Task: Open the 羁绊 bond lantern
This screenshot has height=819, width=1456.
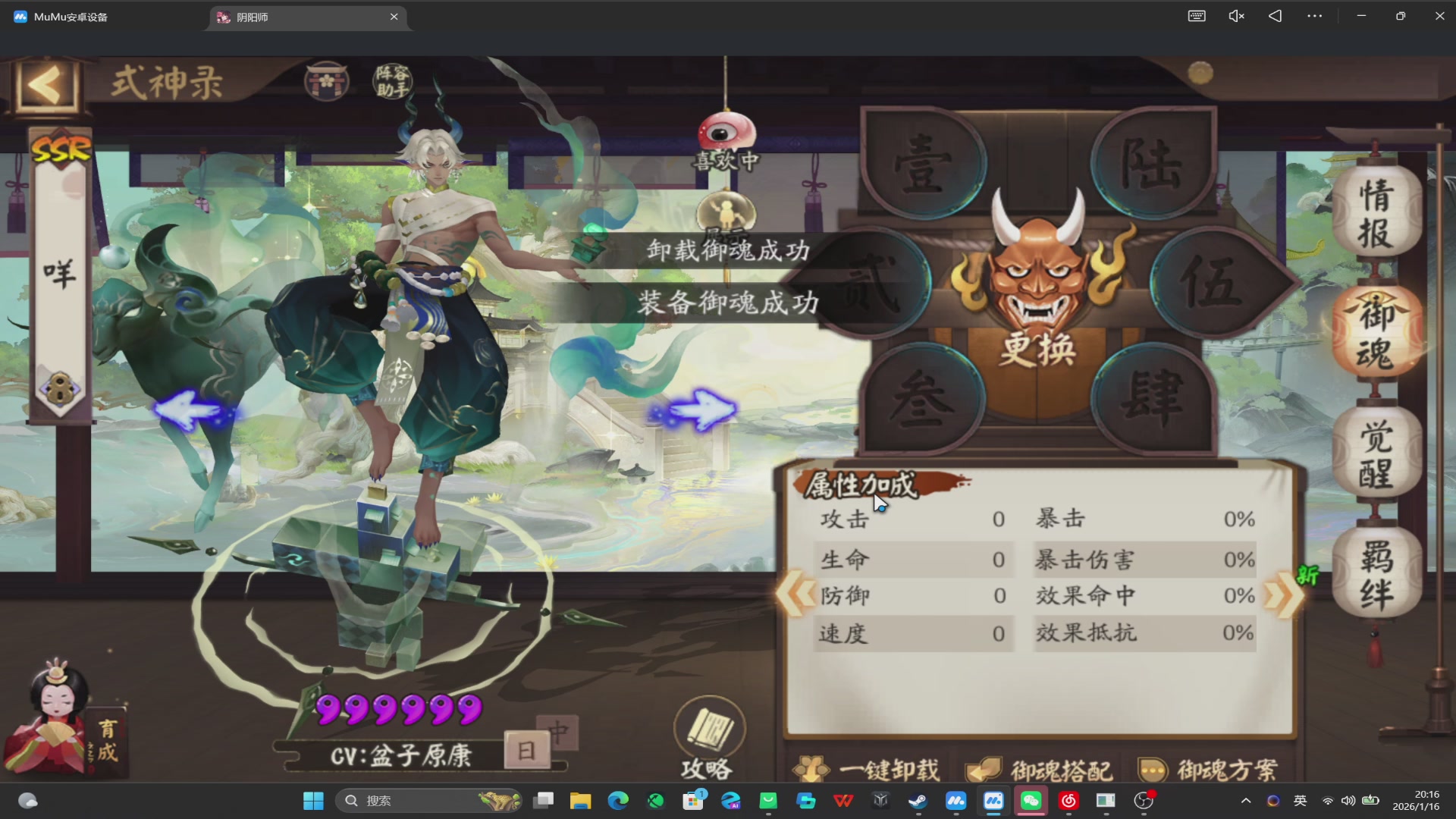Action: coord(1377,573)
